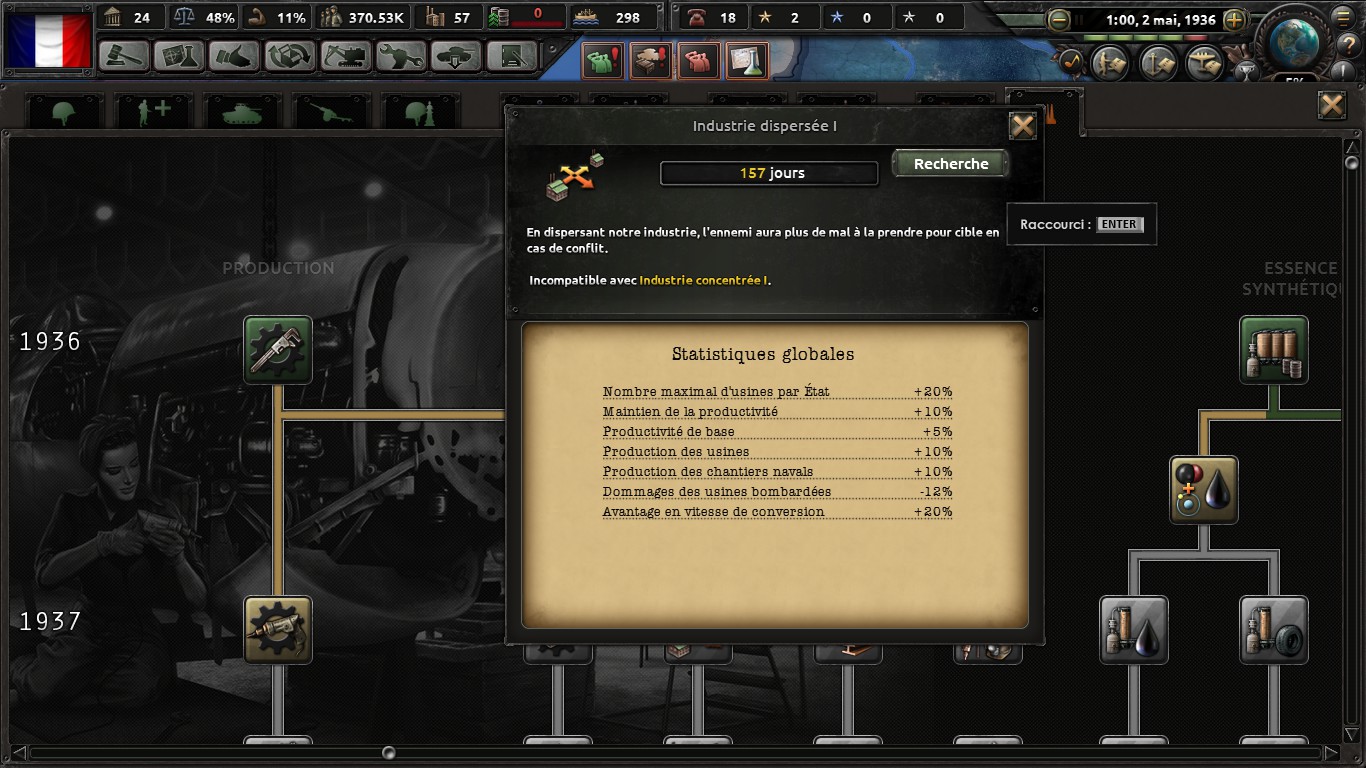
Task: Open the gavel decisions menu
Action: [x=125, y=55]
